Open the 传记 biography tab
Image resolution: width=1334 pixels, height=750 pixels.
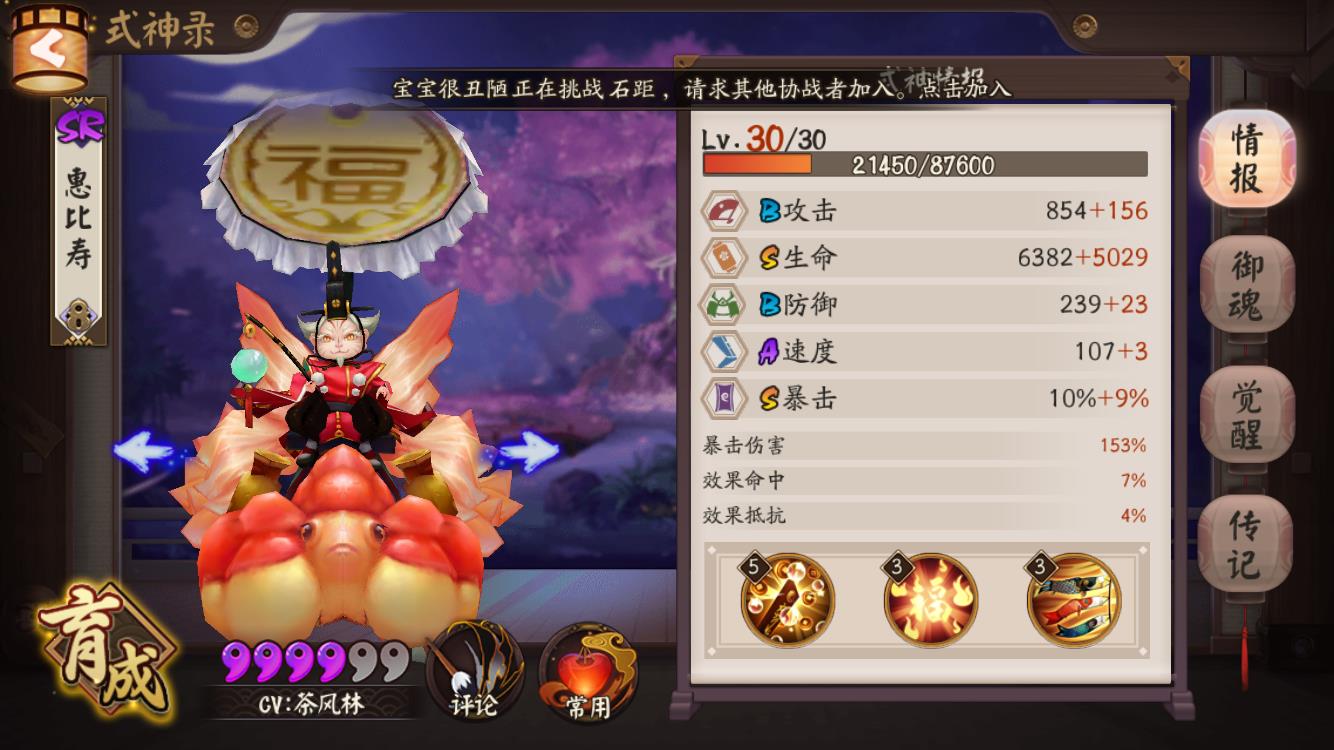pyautogui.click(x=1246, y=544)
